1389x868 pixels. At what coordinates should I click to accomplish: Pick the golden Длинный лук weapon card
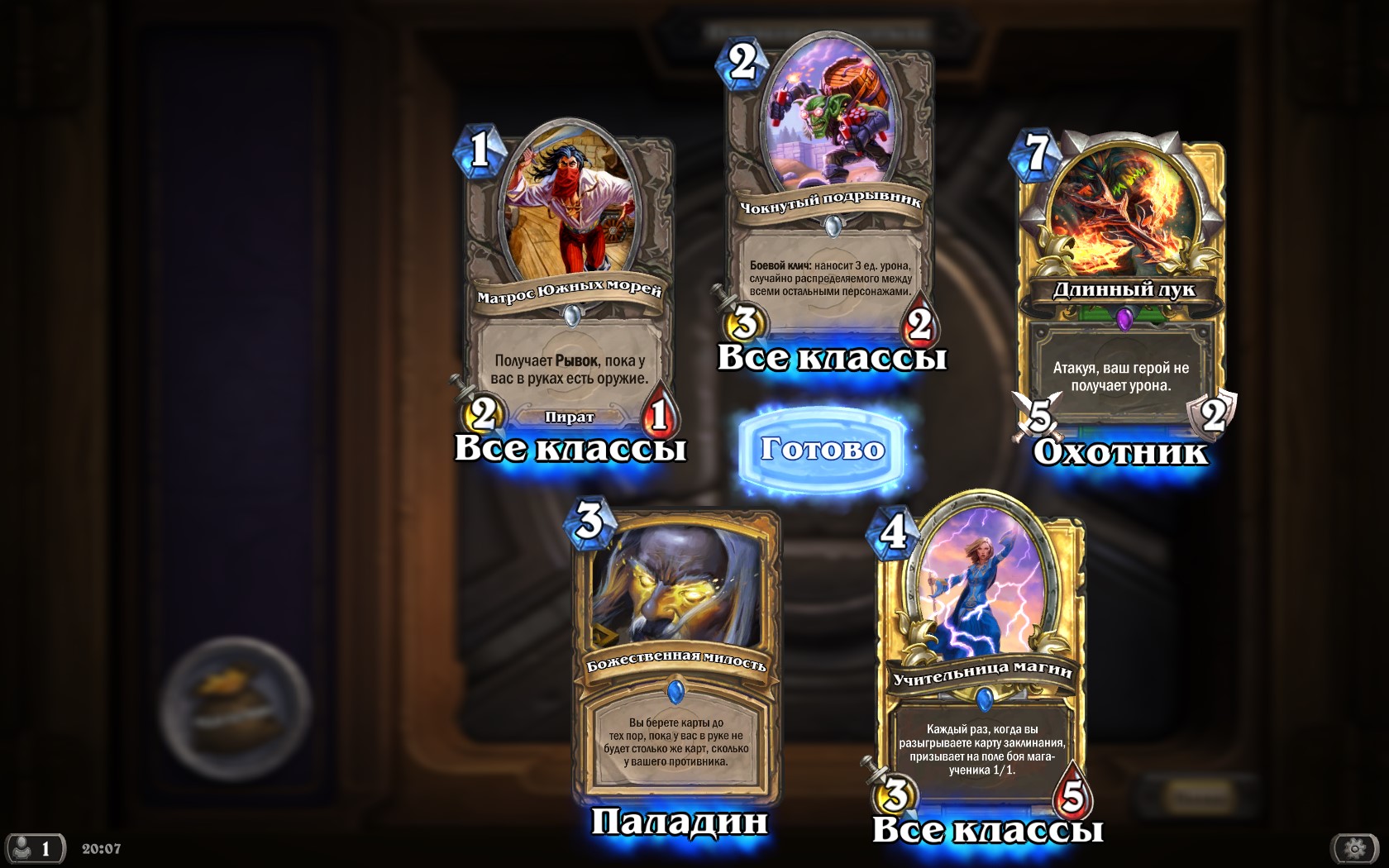point(1121,281)
